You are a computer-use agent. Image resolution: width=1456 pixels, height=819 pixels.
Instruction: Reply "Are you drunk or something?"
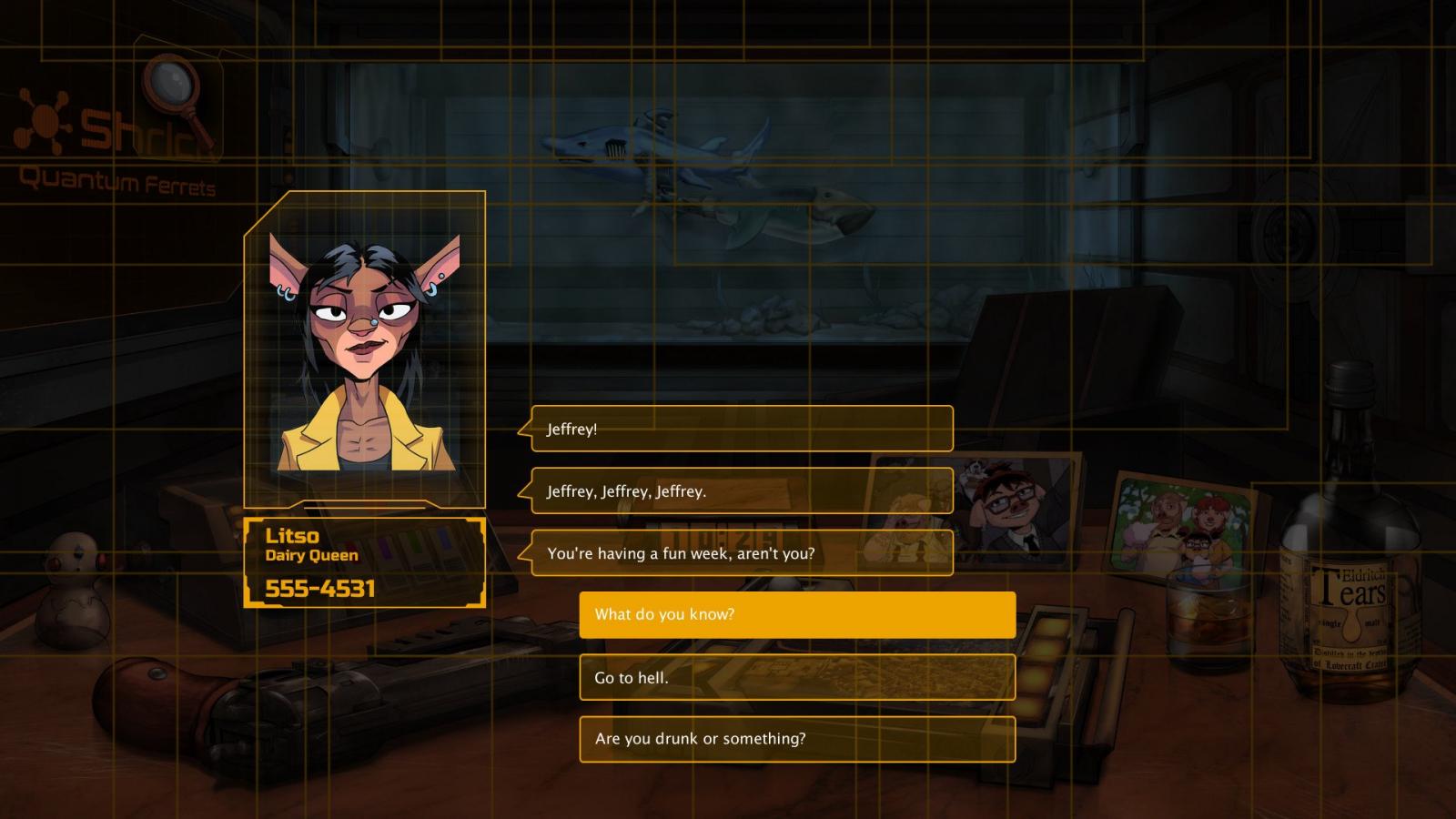(x=797, y=739)
